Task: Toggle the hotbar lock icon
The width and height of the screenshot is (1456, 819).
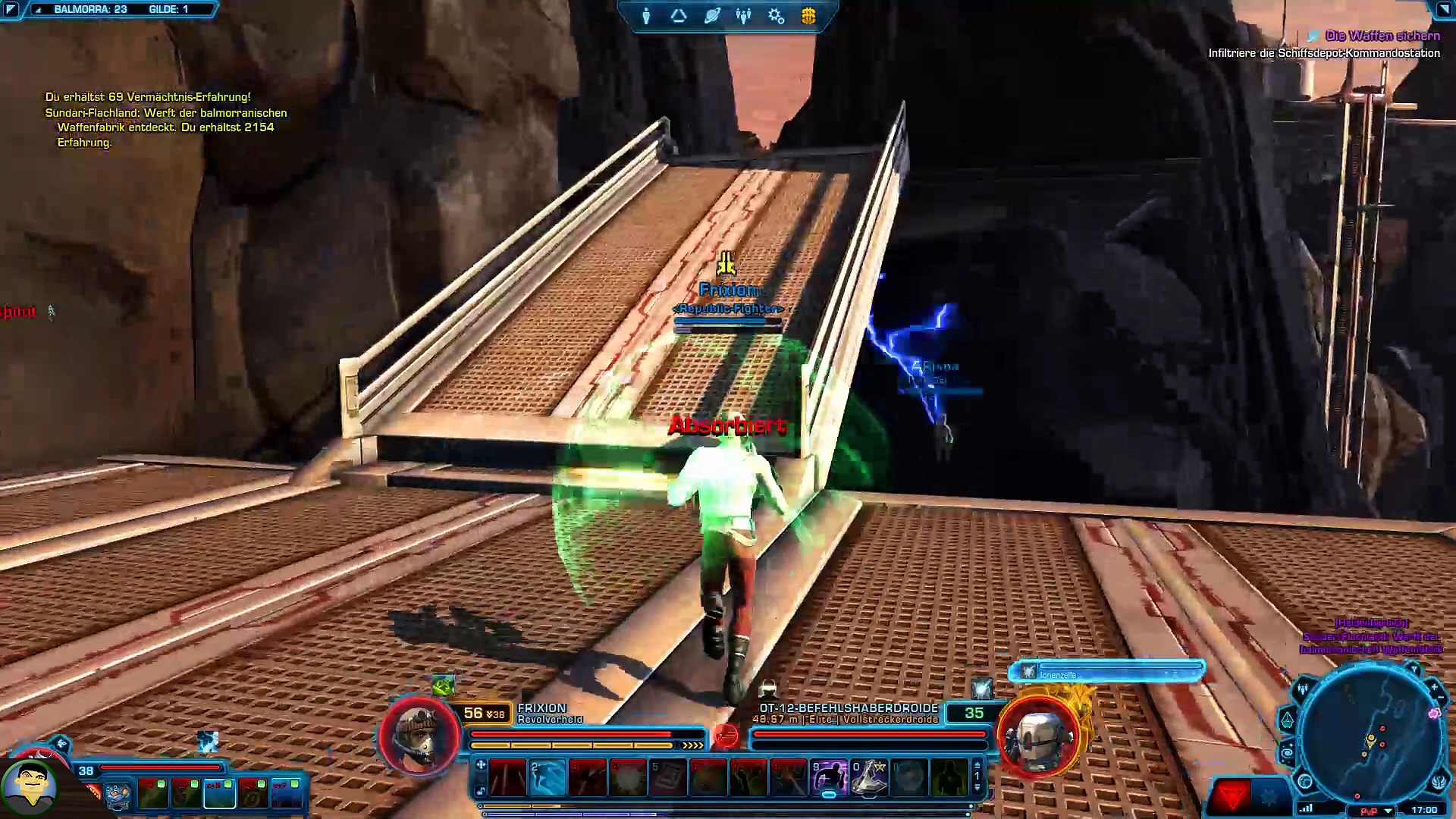Action: point(481,791)
